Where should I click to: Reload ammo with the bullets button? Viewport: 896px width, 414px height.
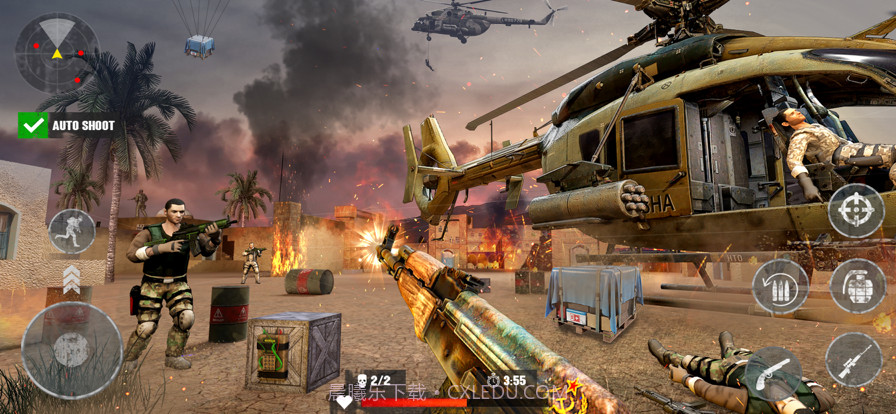780,286
